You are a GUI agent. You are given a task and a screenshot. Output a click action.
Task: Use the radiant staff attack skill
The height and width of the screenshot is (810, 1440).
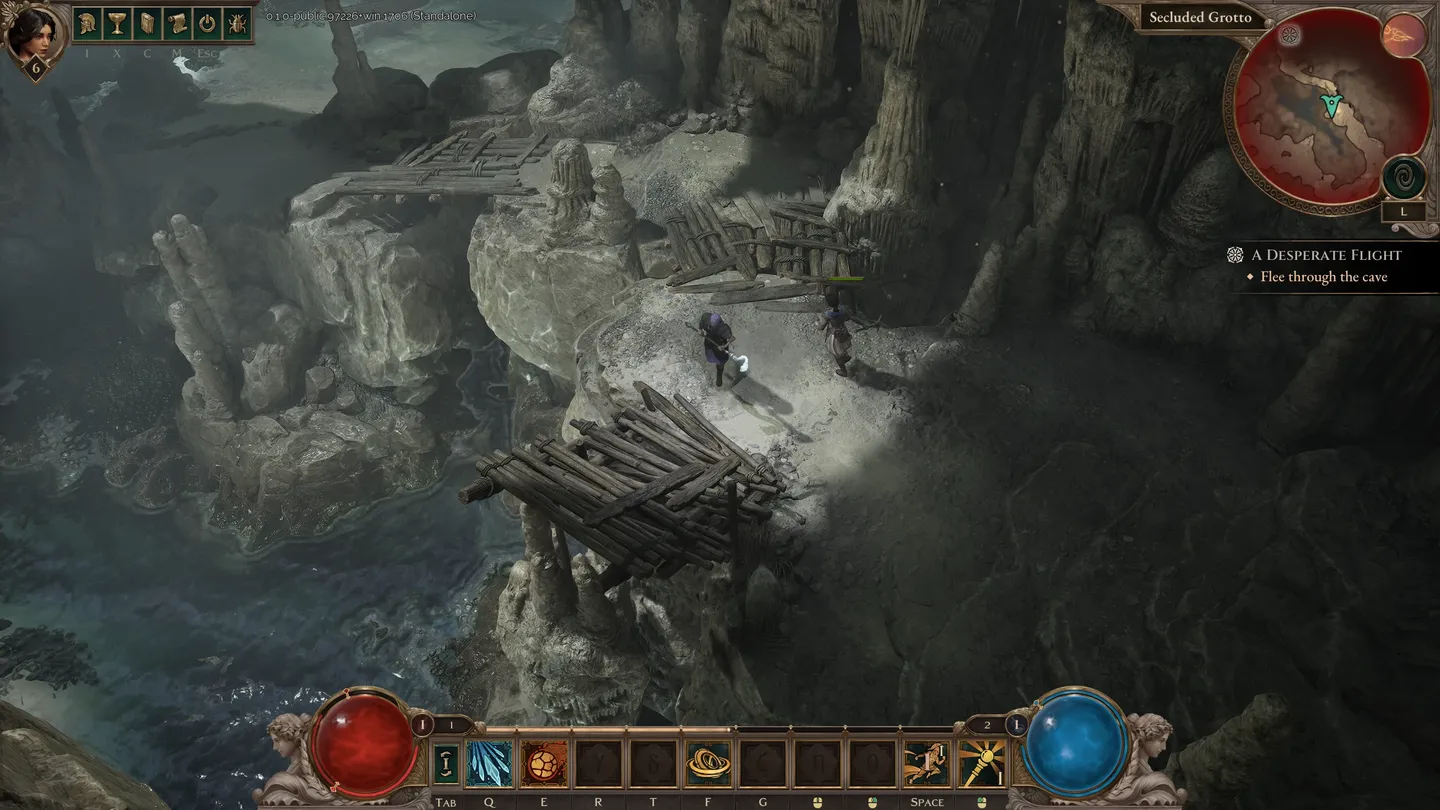click(x=982, y=764)
